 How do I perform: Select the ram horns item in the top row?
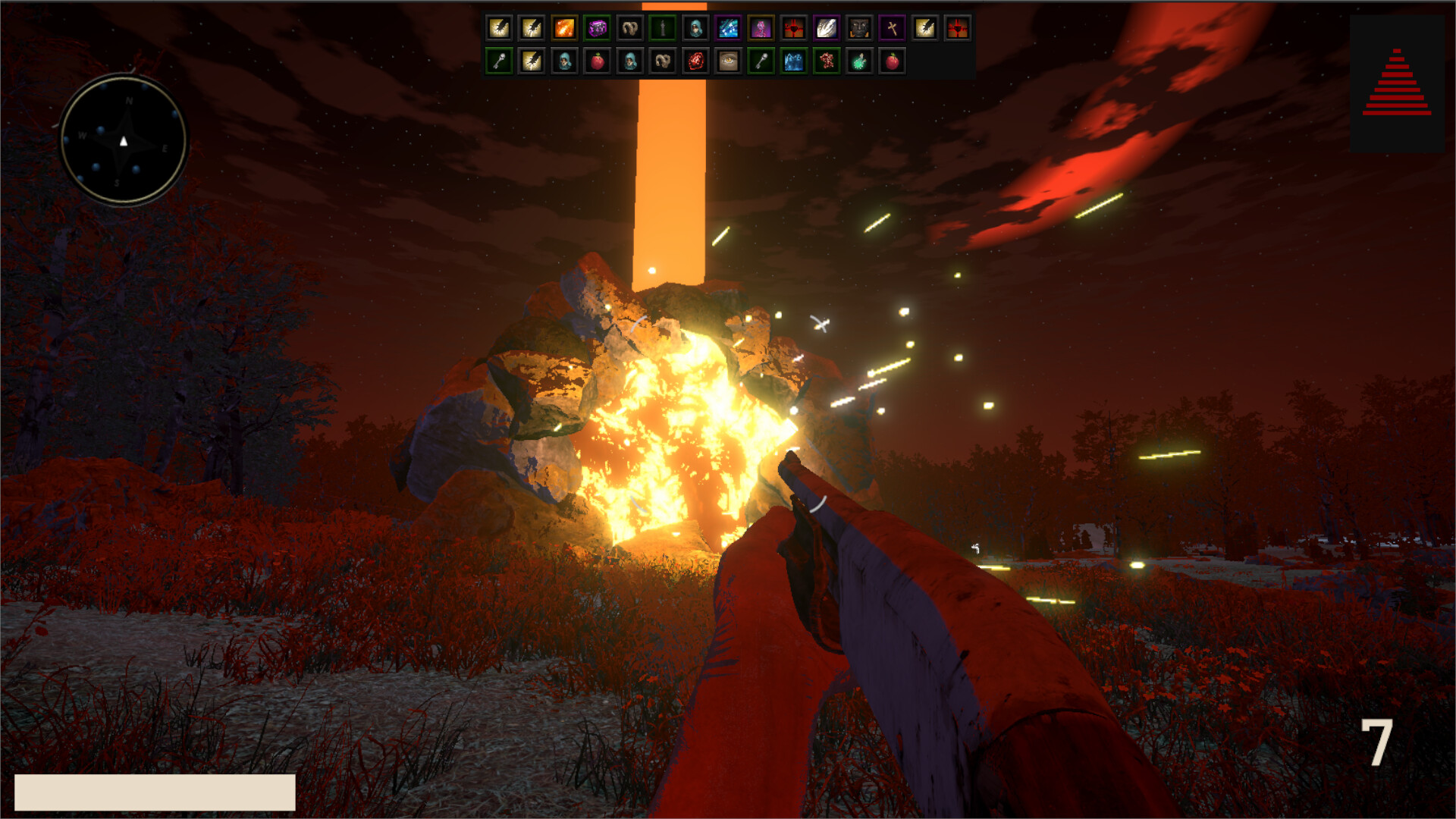click(x=630, y=29)
